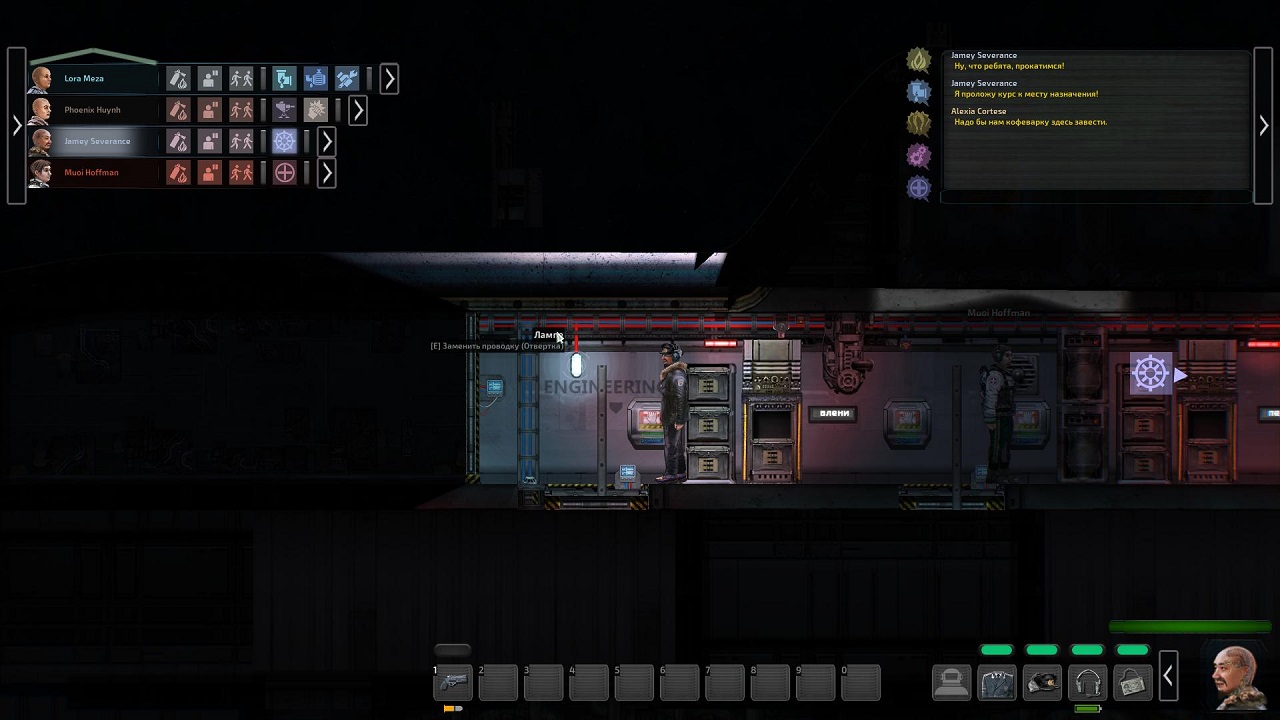This screenshot has height=720, width=1280.
Task: Collapse the crew list panel with the left-edge arrow
Action: (16, 125)
